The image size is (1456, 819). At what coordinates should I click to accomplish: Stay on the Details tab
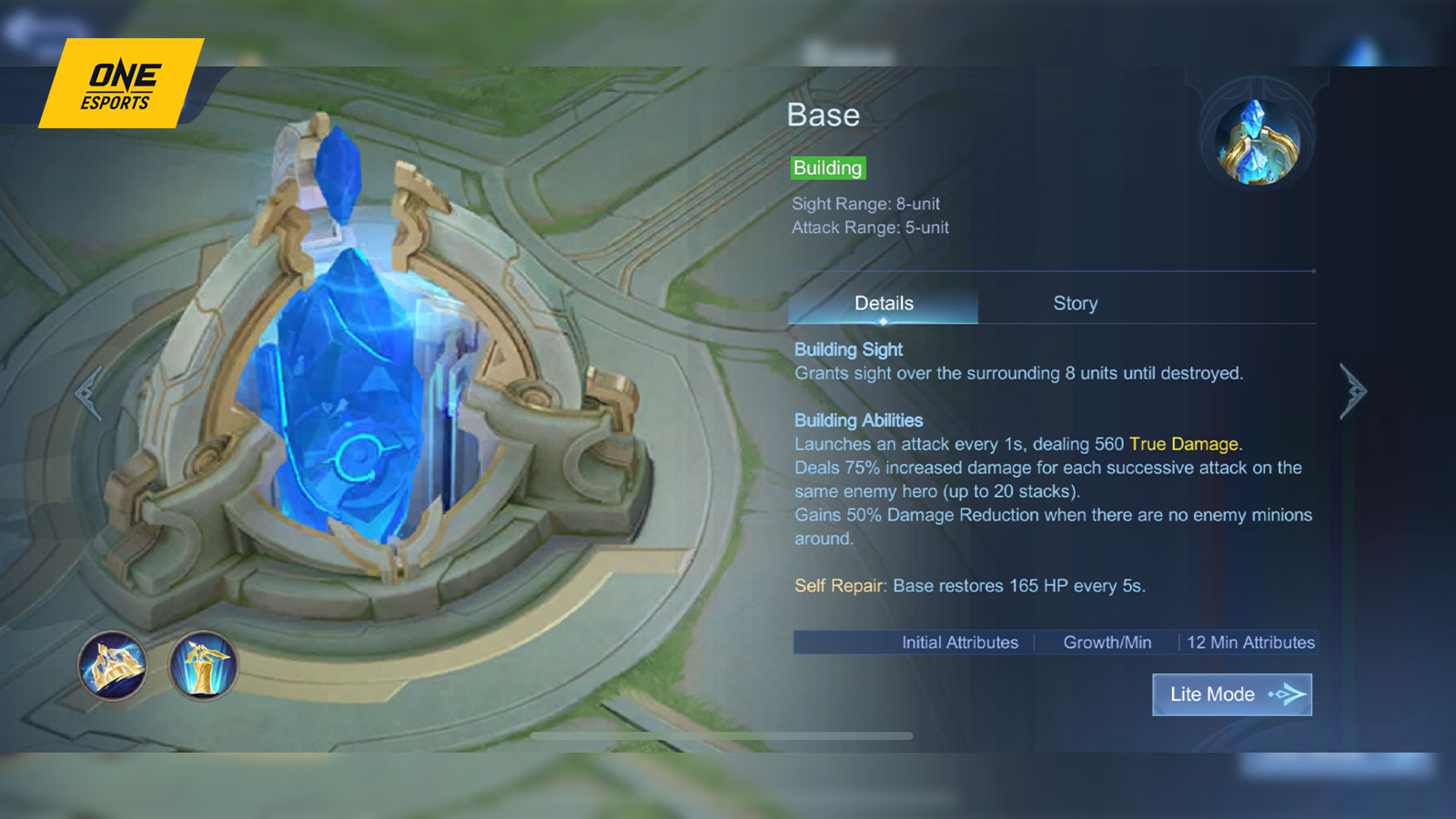[x=883, y=303]
